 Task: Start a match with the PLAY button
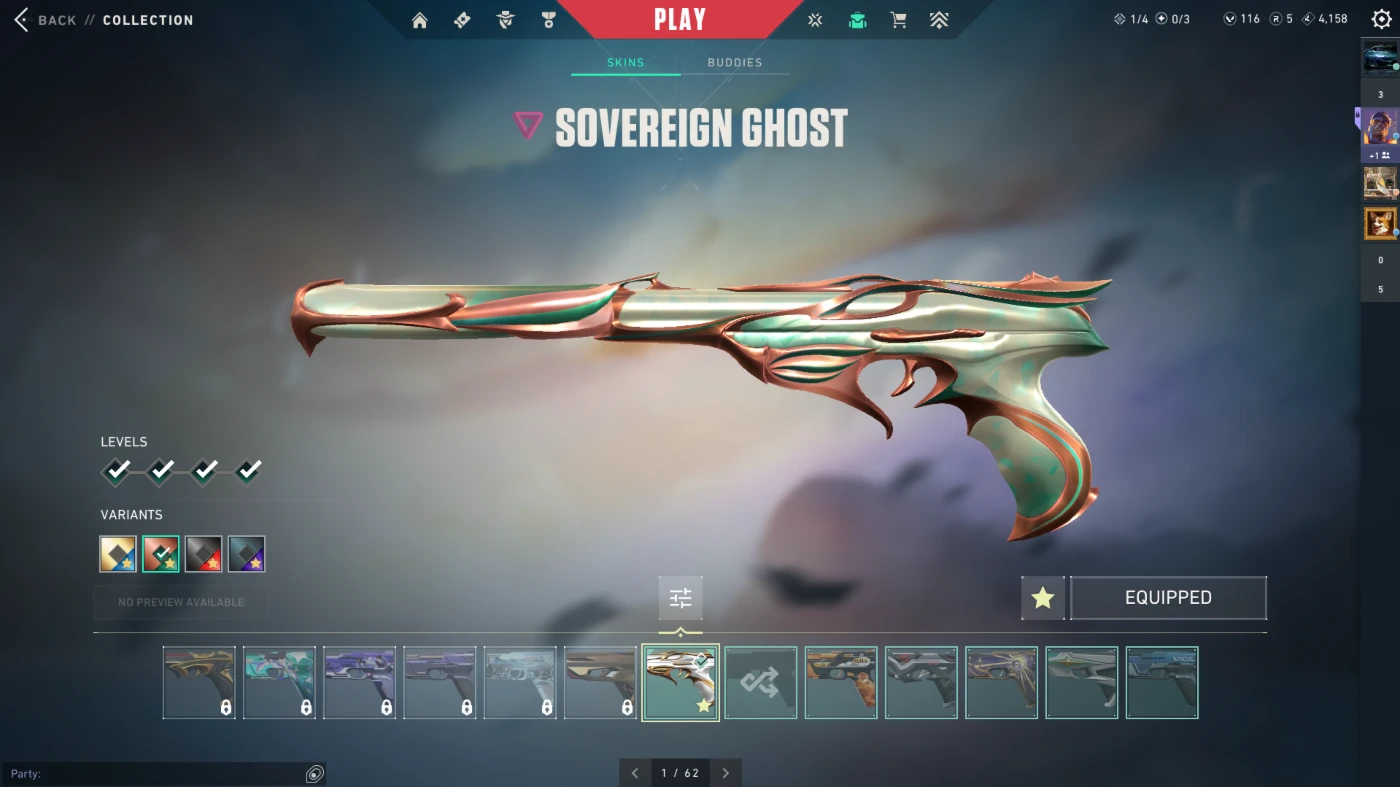point(680,20)
